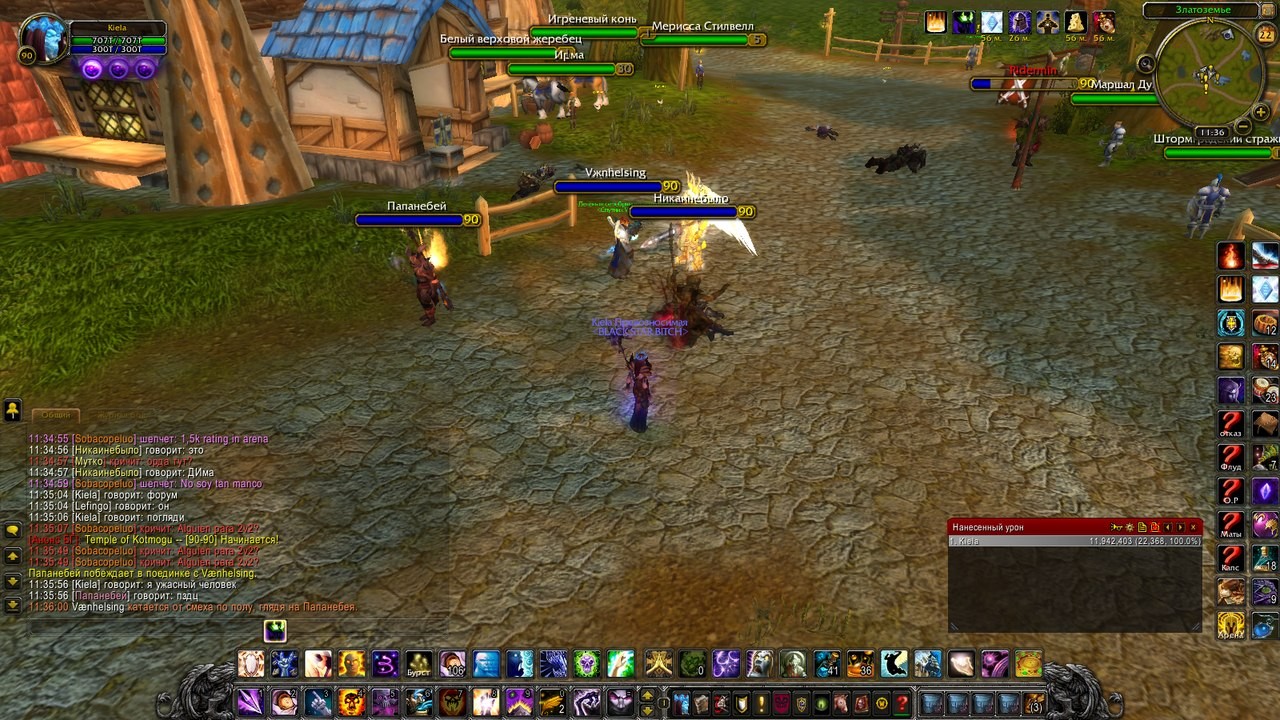Screen dimensions: 1280x720
Task: Activate the Бурст macro button
Action: coord(419,664)
